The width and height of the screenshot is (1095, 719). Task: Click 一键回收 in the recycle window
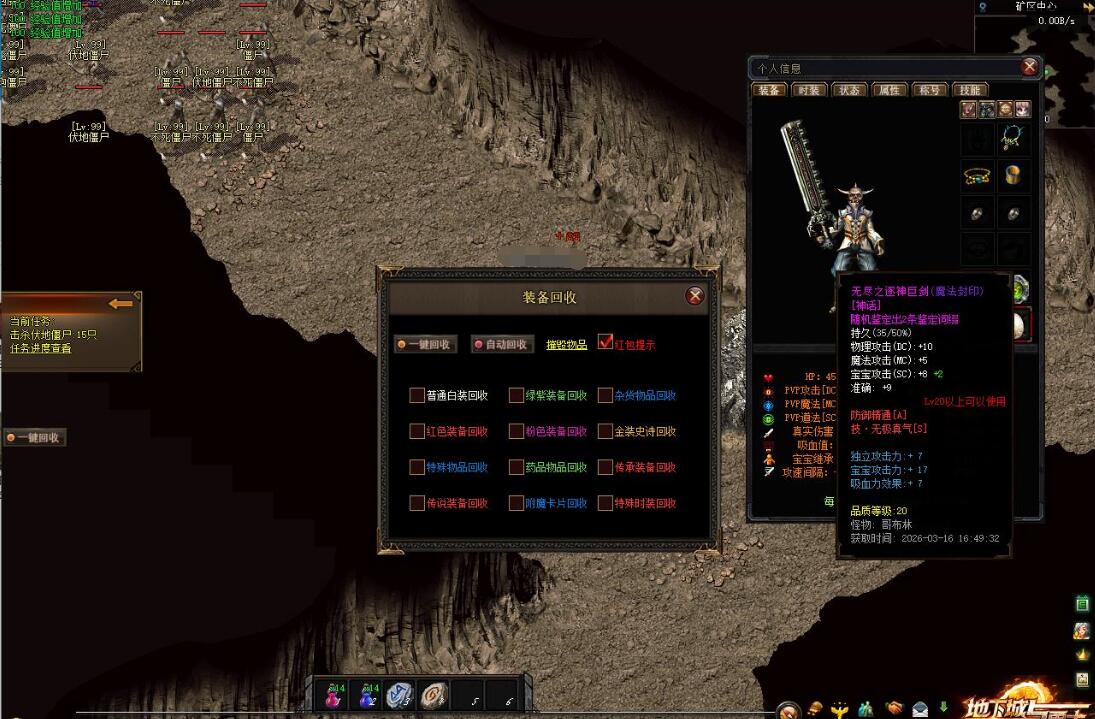tap(425, 345)
